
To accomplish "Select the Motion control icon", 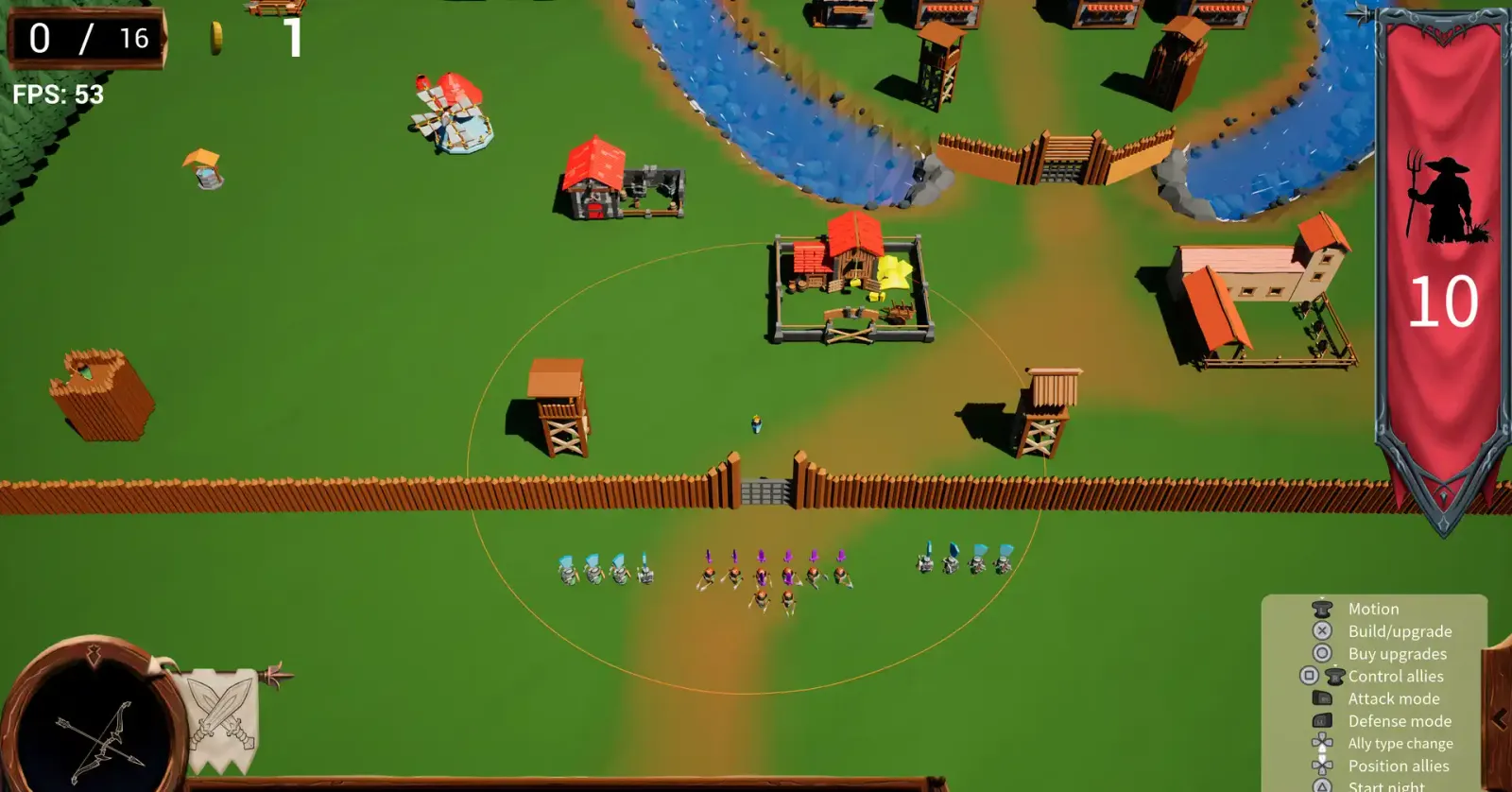I will 1323,609.
